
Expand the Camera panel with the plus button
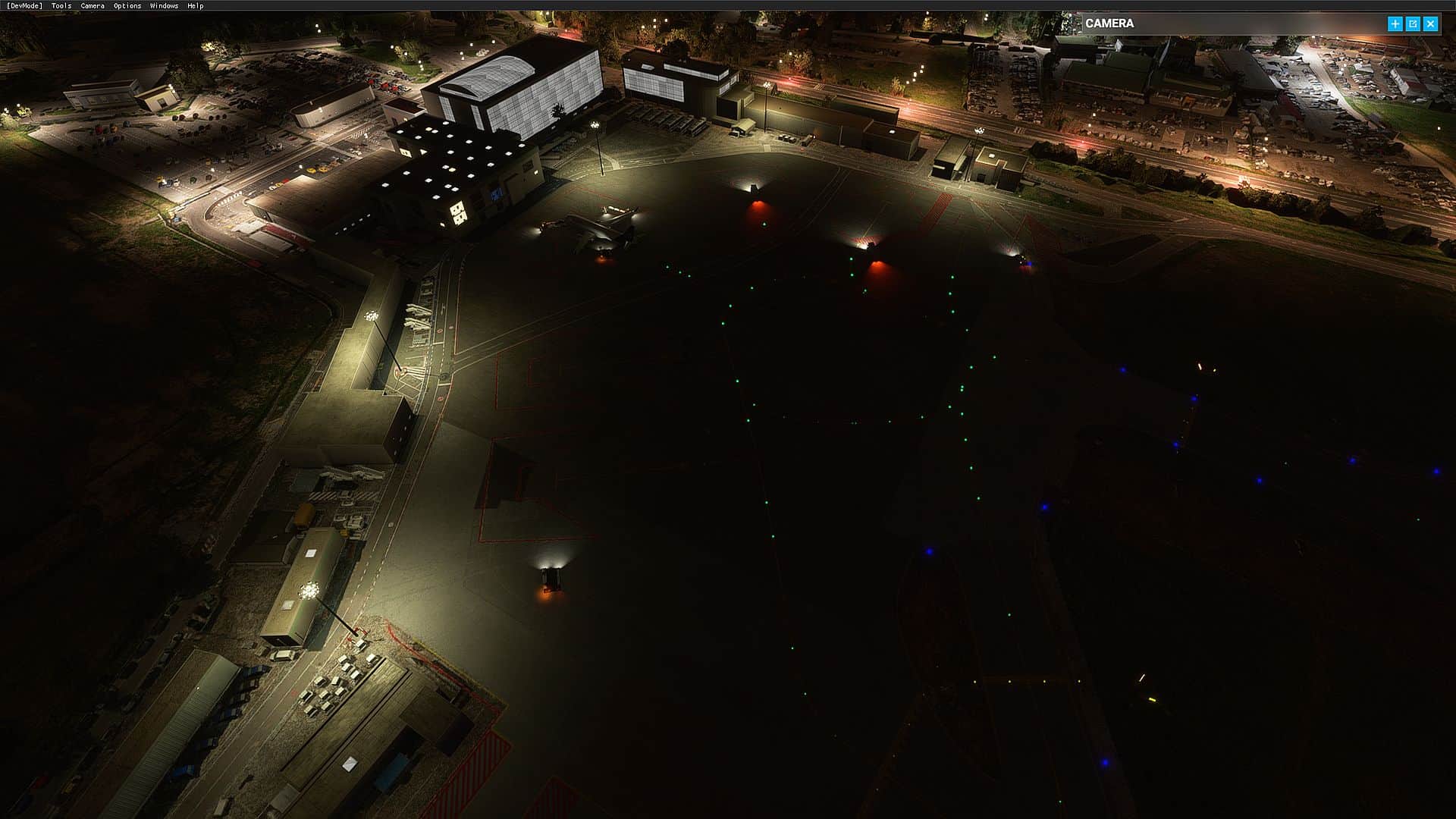[1395, 24]
